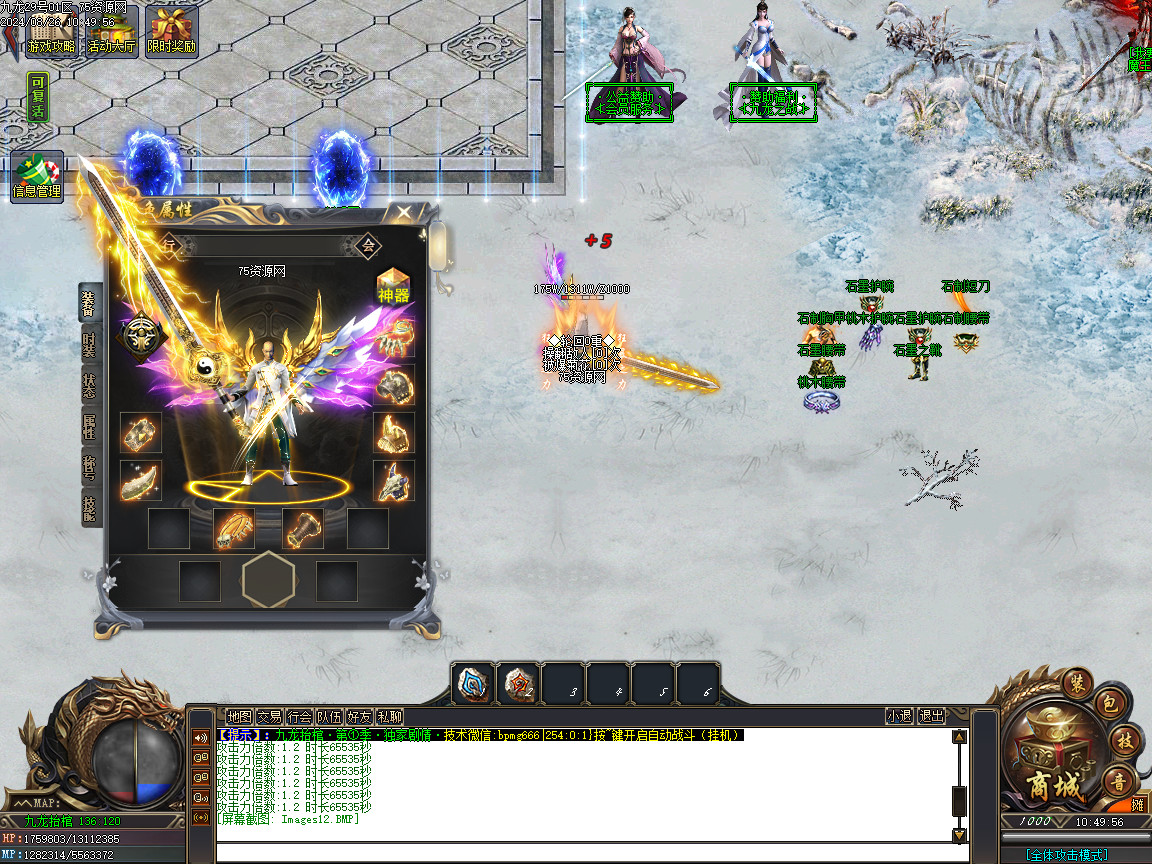Select the first skill hotbar slot

coord(472,684)
